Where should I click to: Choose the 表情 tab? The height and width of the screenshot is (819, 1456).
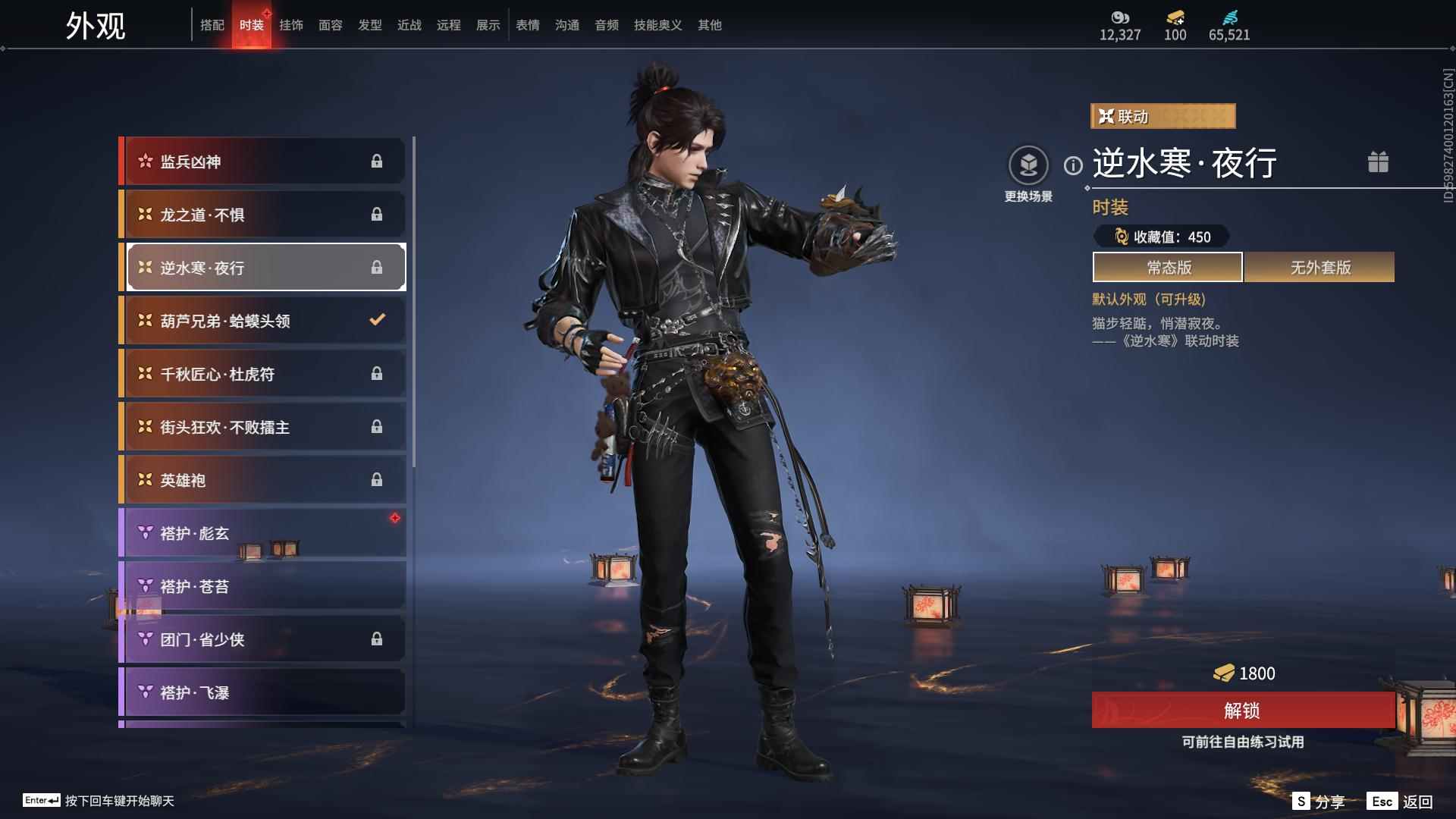527,25
